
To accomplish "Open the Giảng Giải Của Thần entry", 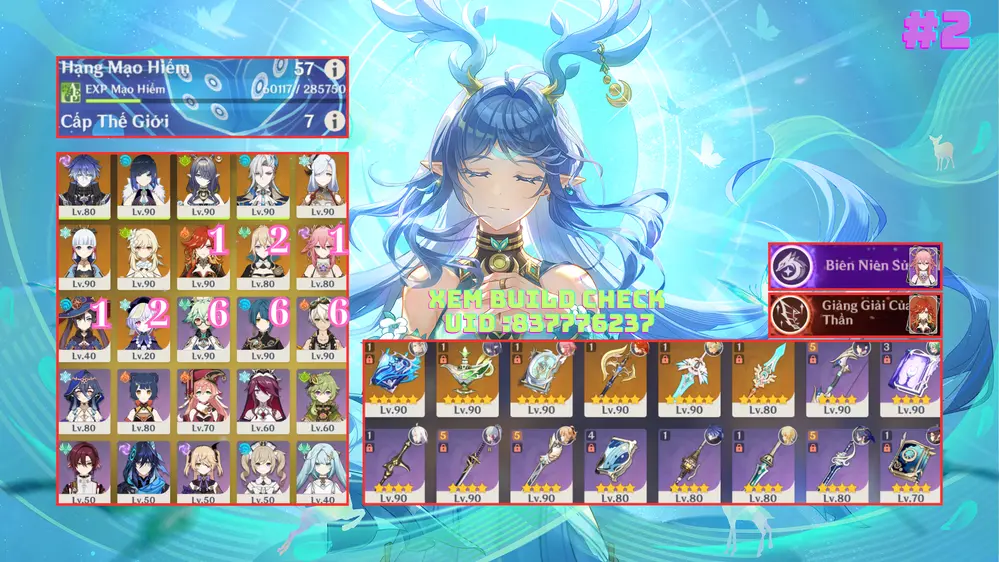I will (x=854, y=314).
